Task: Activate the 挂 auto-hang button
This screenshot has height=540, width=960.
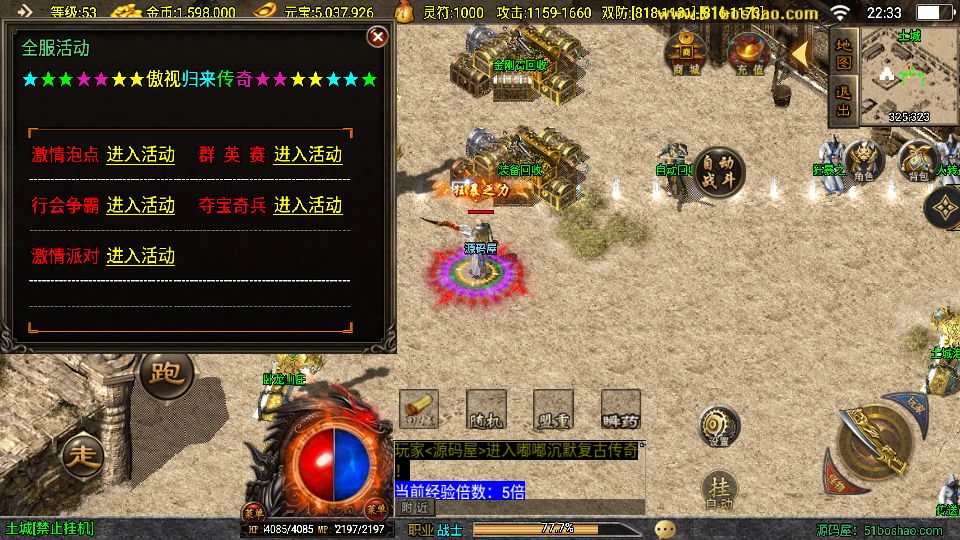Action: coord(720,490)
